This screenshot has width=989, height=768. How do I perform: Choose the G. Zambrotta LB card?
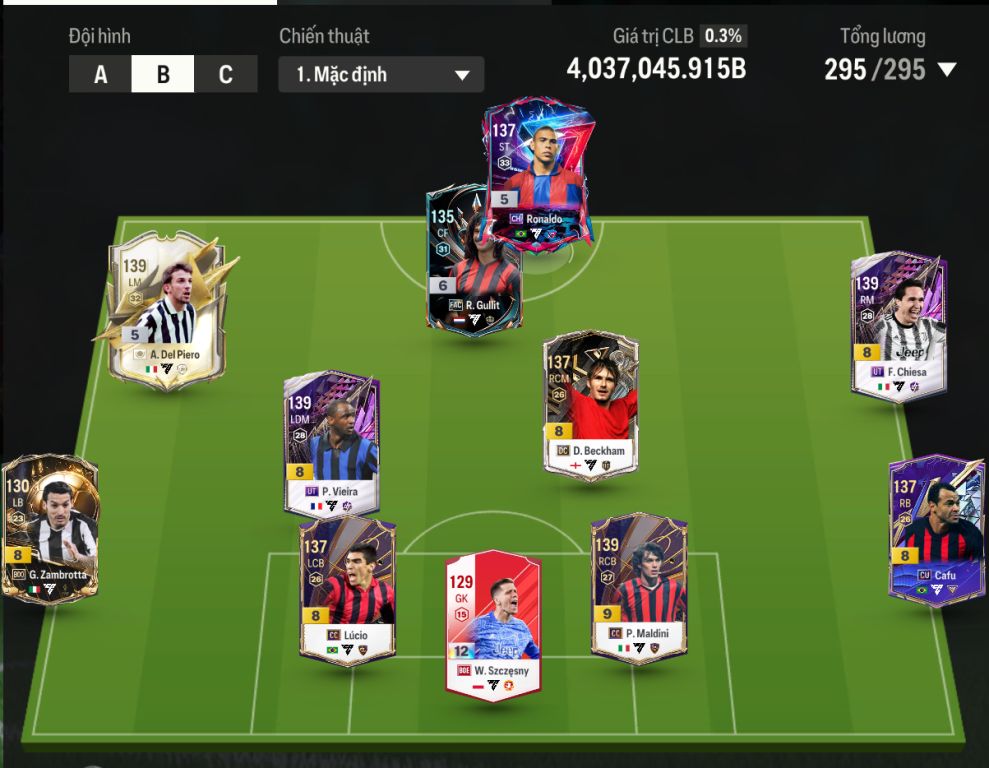(x=50, y=530)
